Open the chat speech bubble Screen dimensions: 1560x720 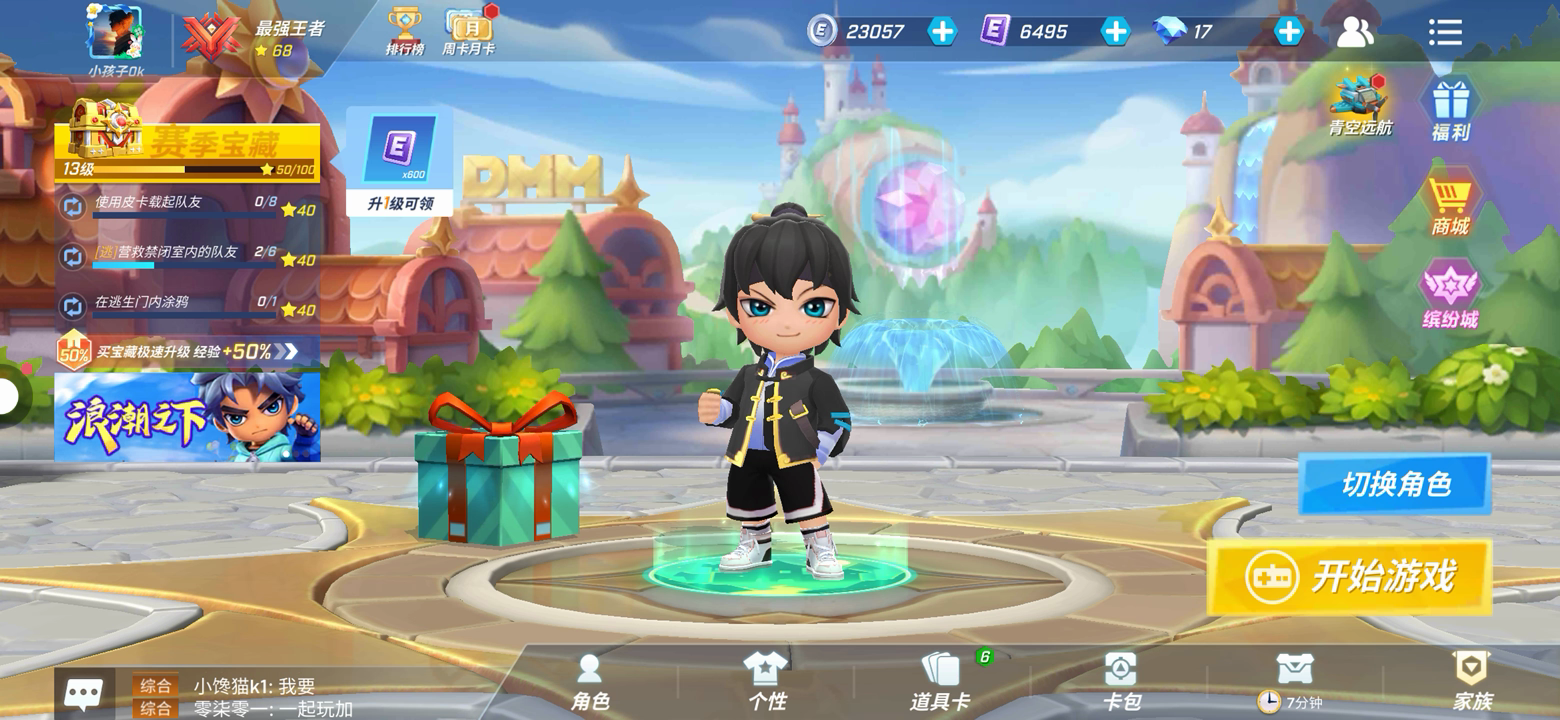click(83, 693)
